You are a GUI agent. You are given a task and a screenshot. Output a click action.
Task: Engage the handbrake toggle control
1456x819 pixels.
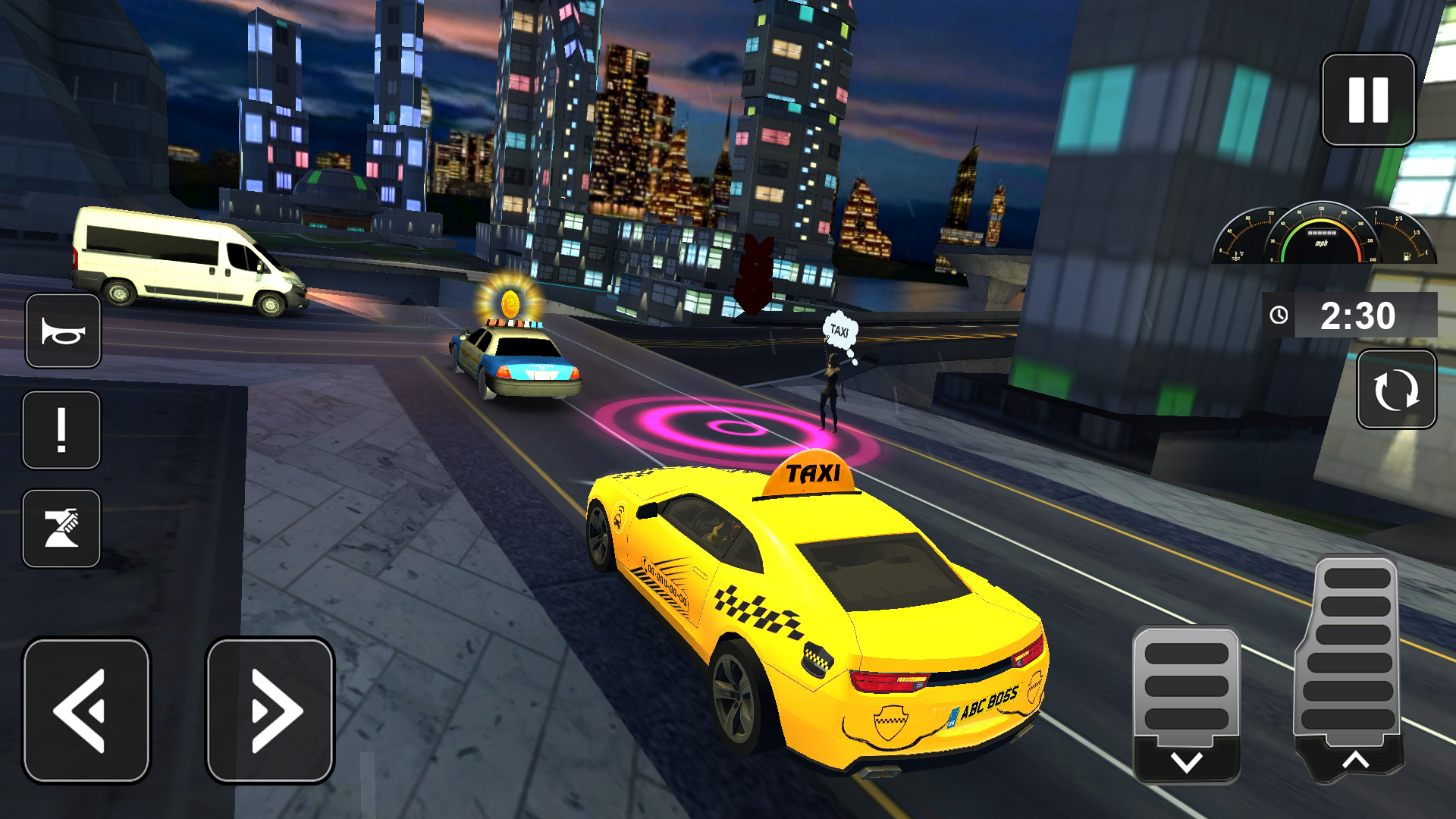[61, 529]
